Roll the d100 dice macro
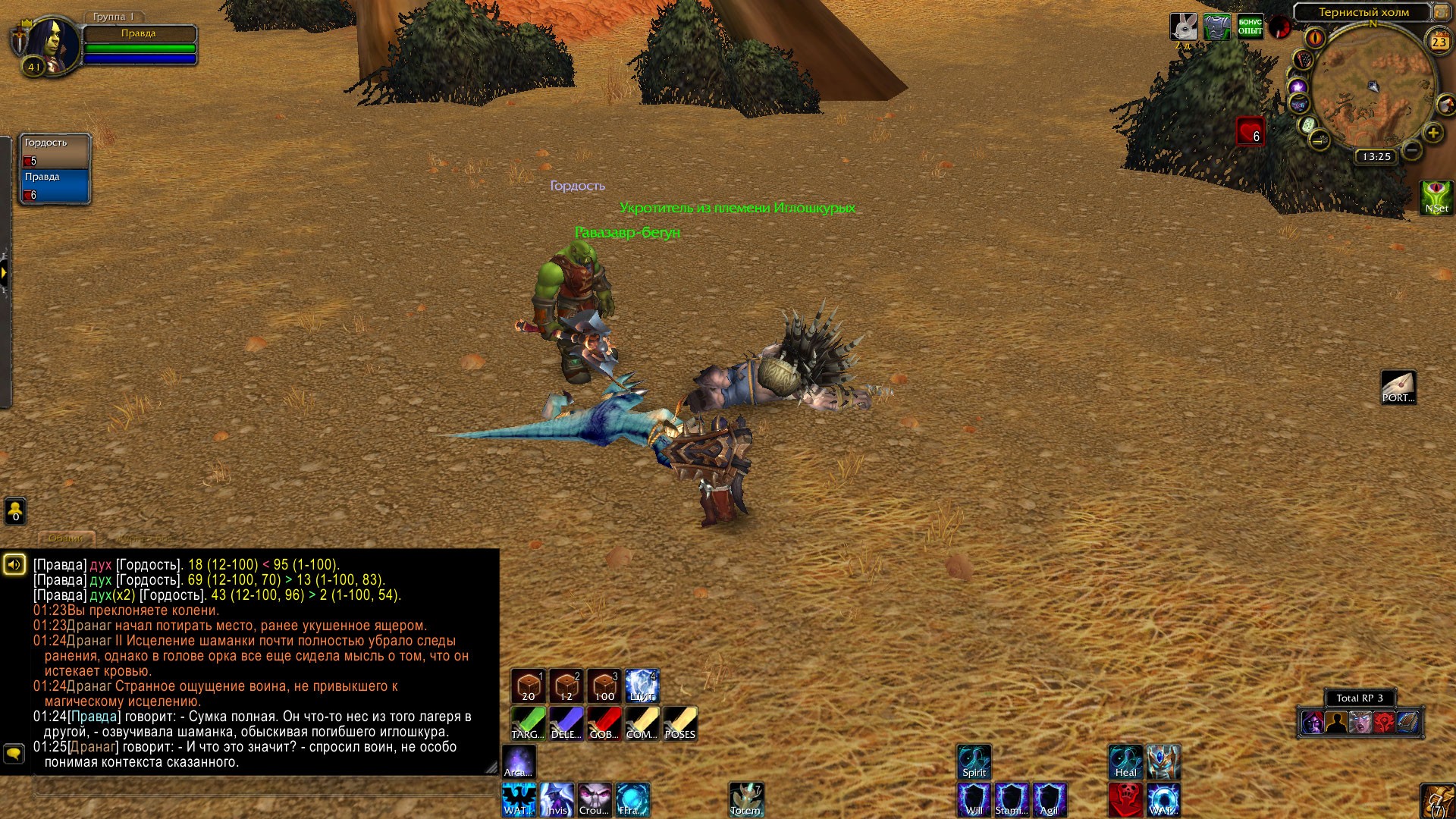 (604, 686)
